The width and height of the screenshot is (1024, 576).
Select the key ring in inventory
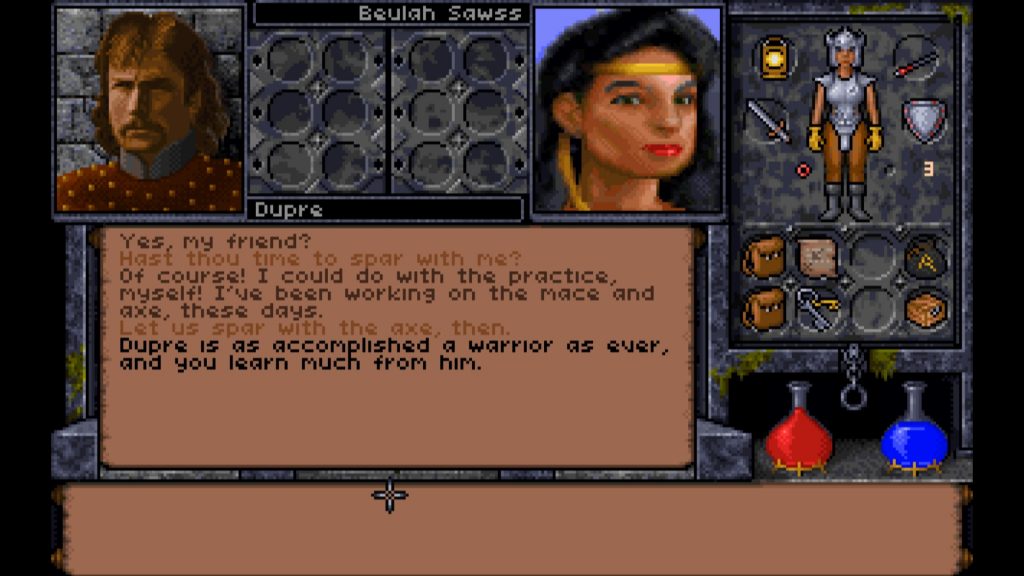(x=816, y=309)
